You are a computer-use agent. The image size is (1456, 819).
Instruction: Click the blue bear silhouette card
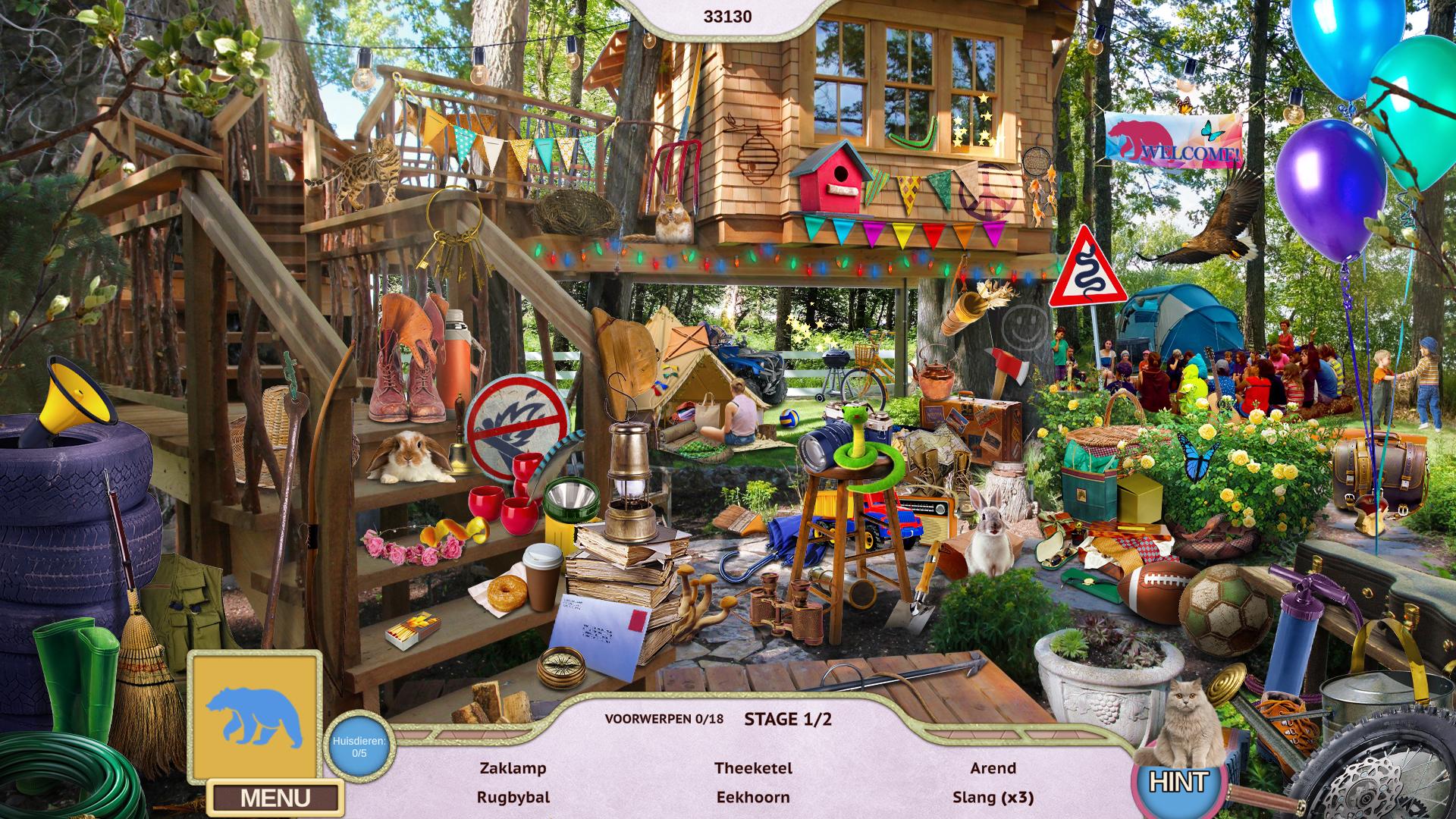(255, 716)
